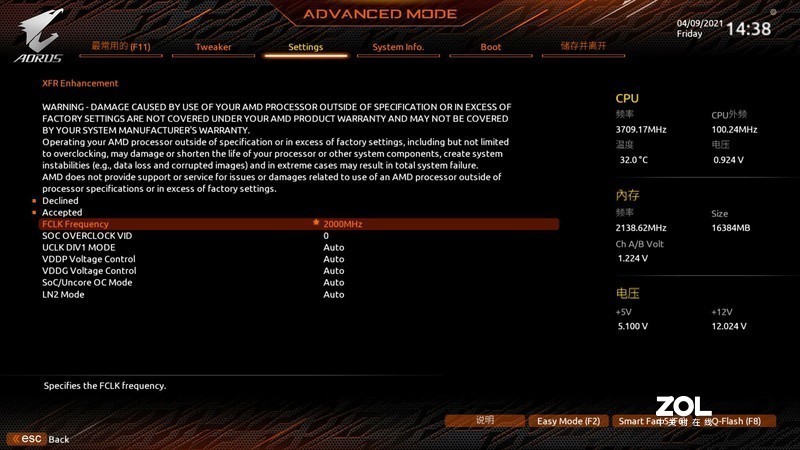Open the 最常用的 (F11) favorites tab

120,47
